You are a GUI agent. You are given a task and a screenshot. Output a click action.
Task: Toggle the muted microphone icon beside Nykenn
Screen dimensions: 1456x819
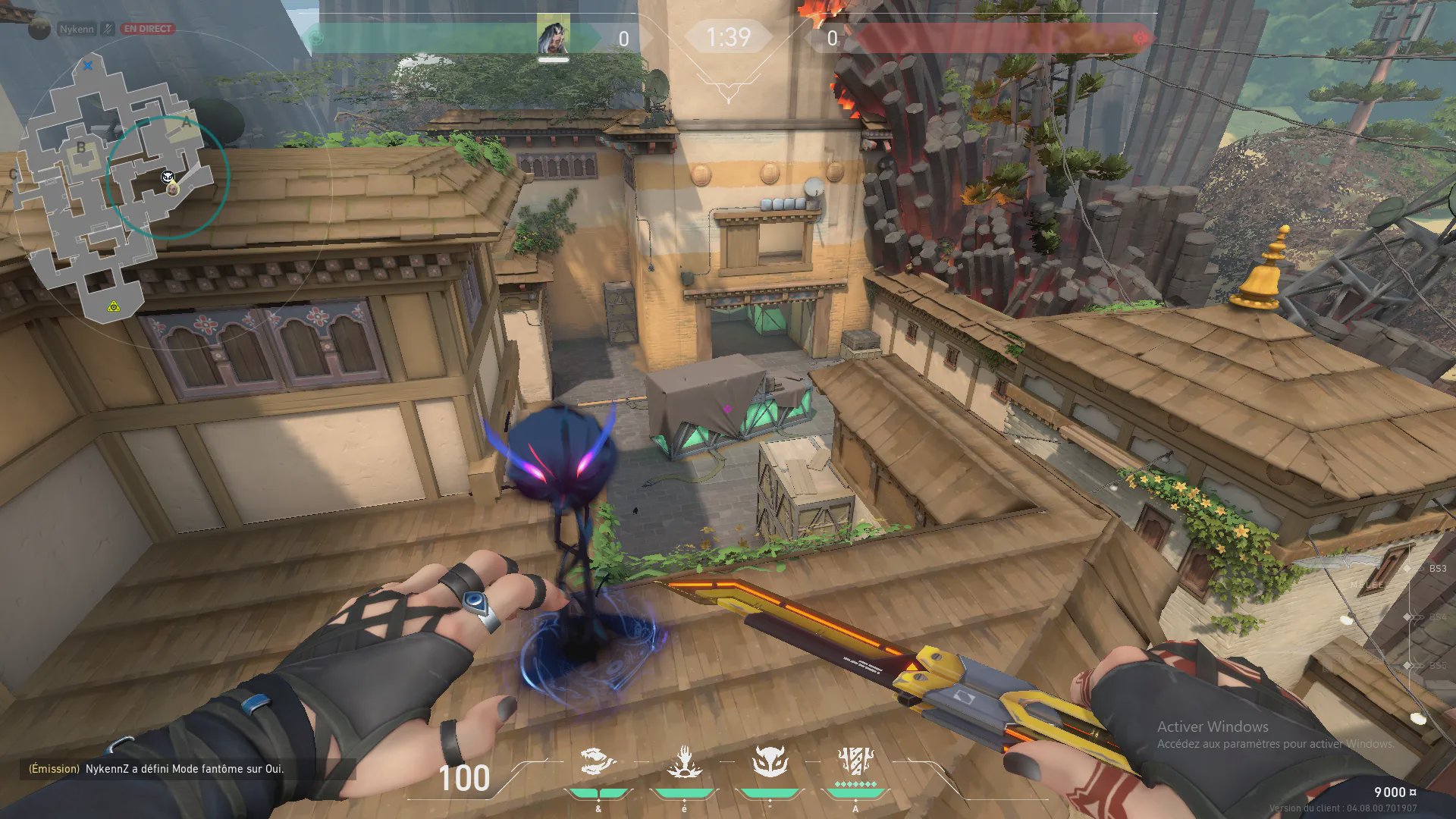click(x=108, y=29)
